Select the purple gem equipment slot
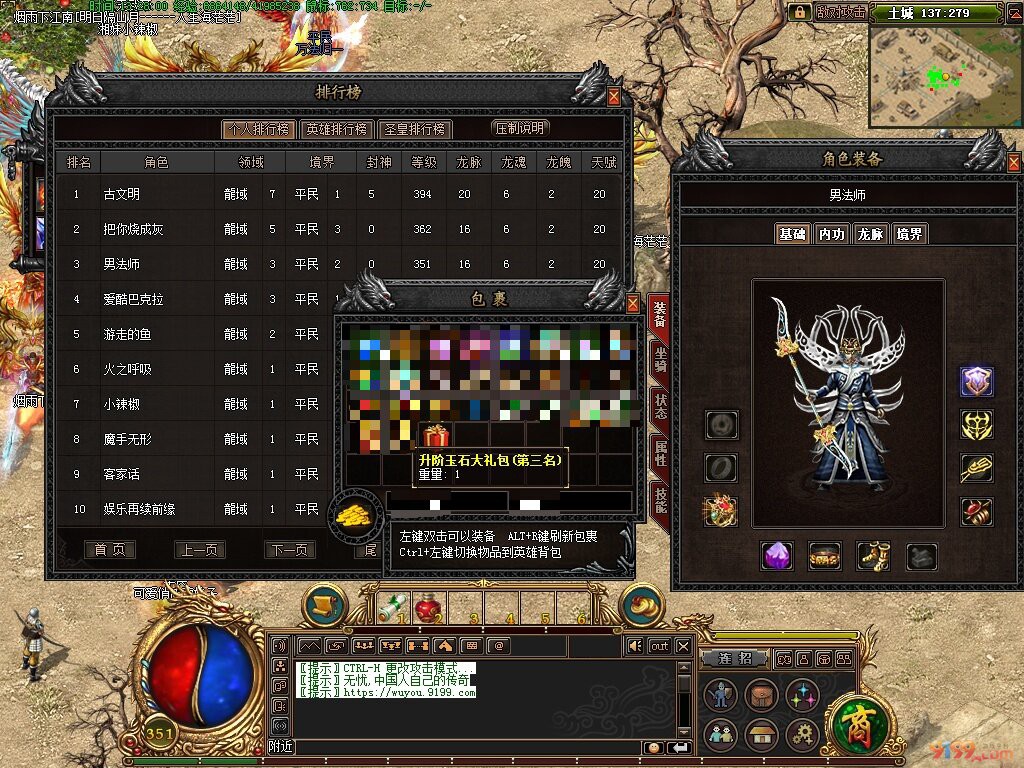 click(777, 556)
